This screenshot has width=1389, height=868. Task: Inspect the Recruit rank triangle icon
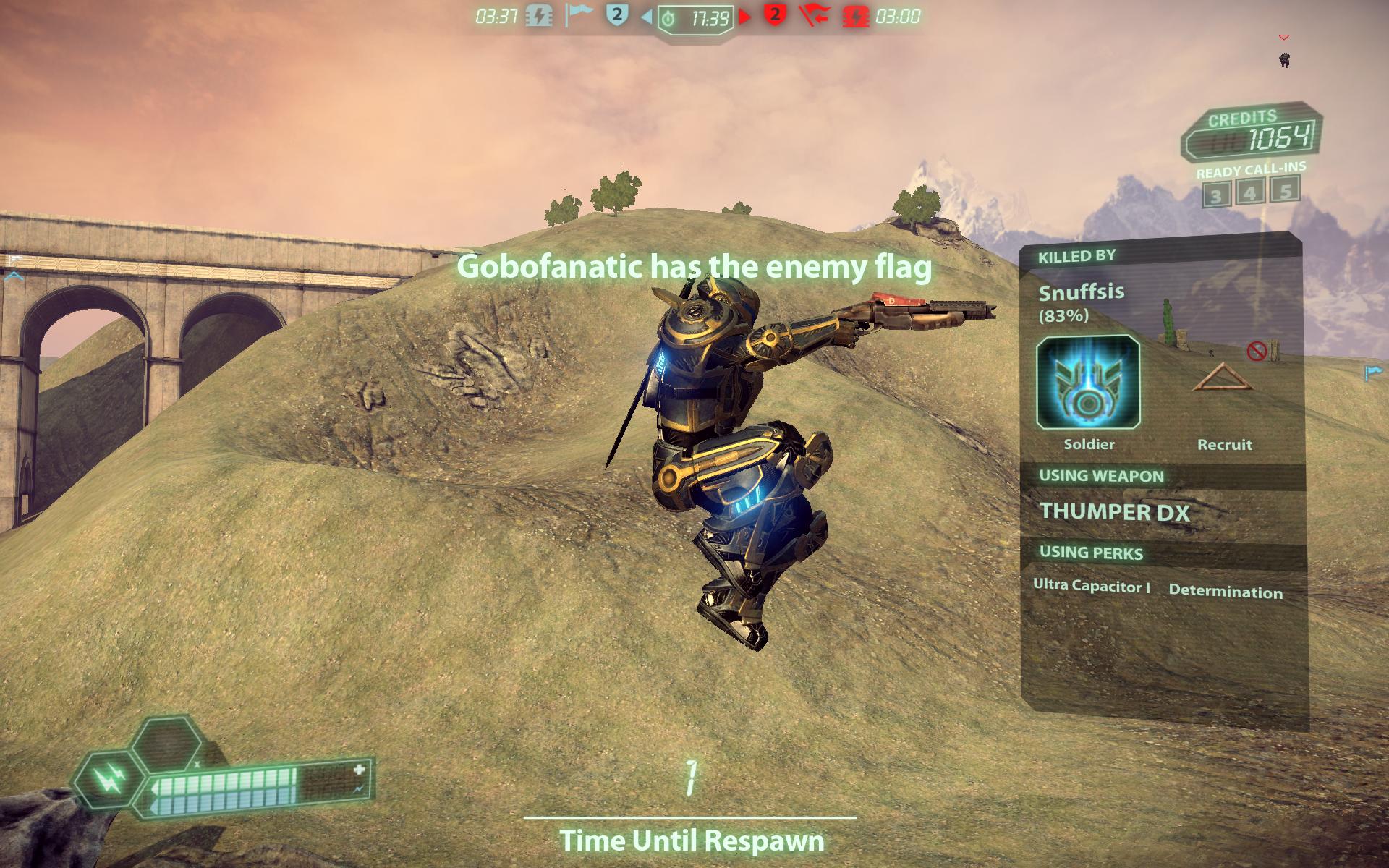(x=1222, y=378)
